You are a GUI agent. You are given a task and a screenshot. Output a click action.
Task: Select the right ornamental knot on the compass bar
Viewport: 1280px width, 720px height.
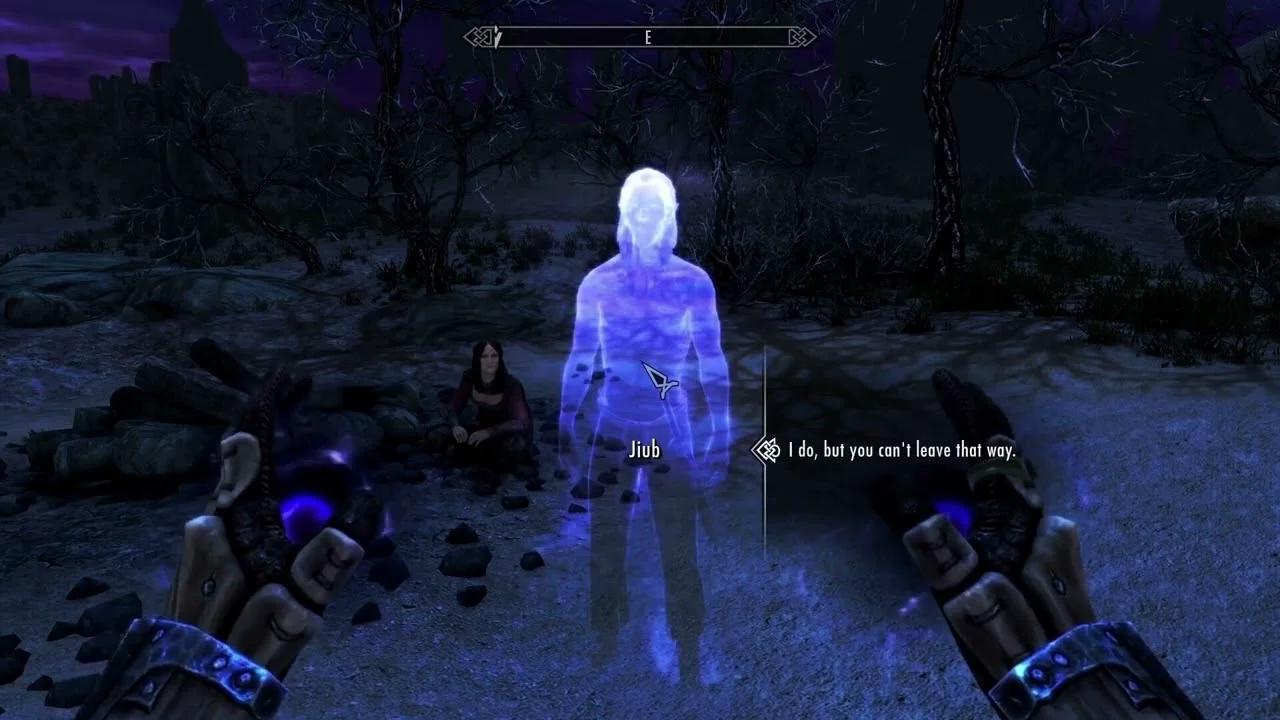click(x=800, y=37)
